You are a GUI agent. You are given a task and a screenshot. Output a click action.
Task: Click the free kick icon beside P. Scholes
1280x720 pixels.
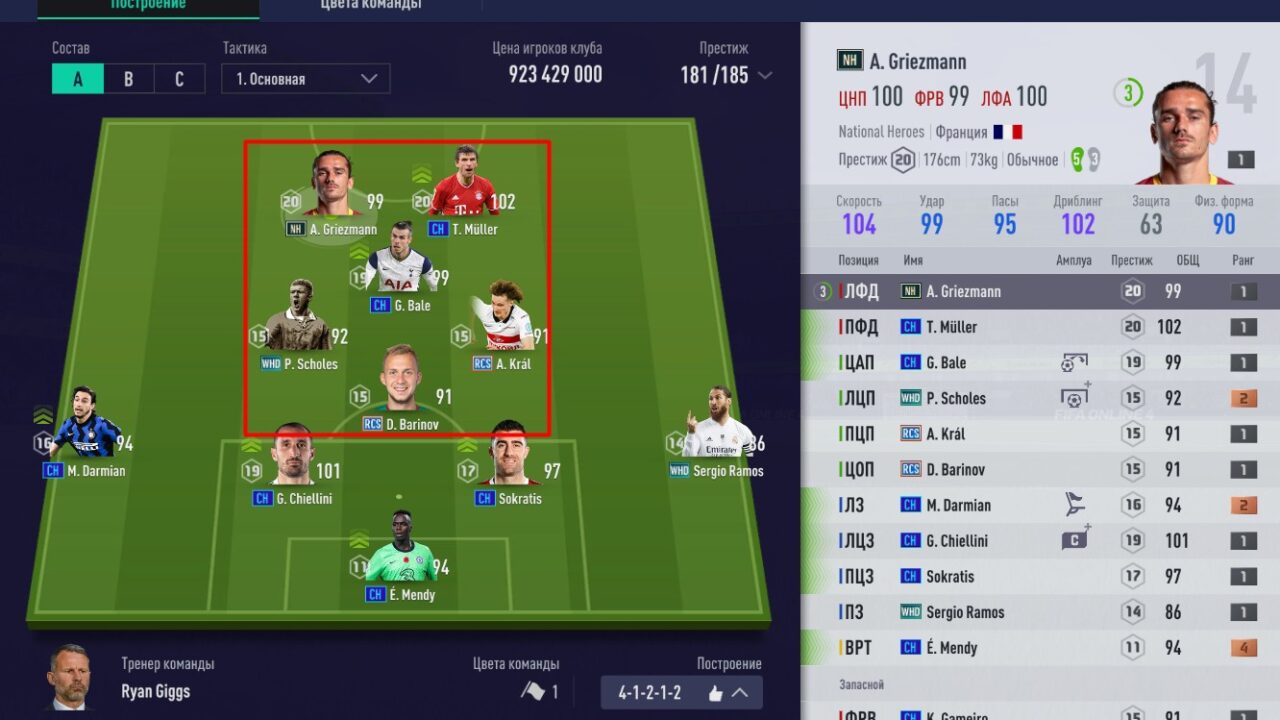click(x=1075, y=397)
